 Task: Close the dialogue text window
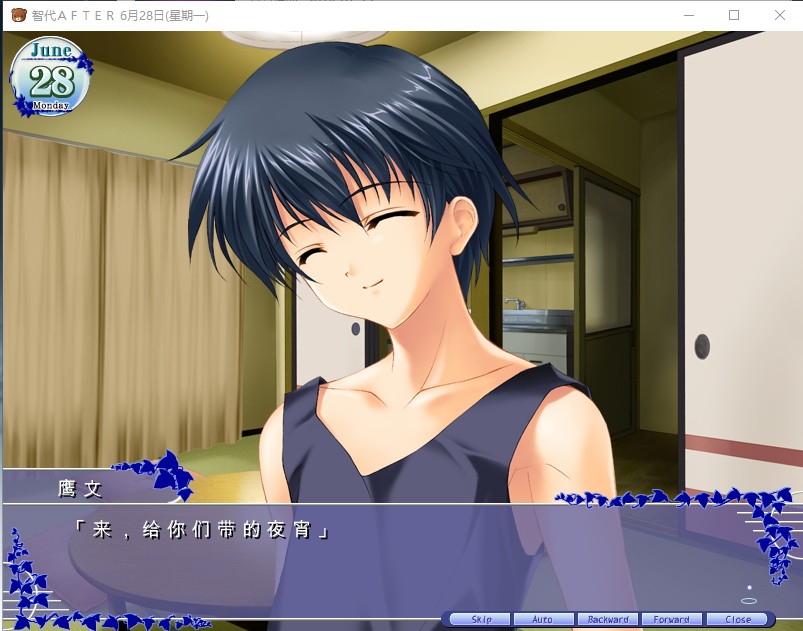pos(737,620)
